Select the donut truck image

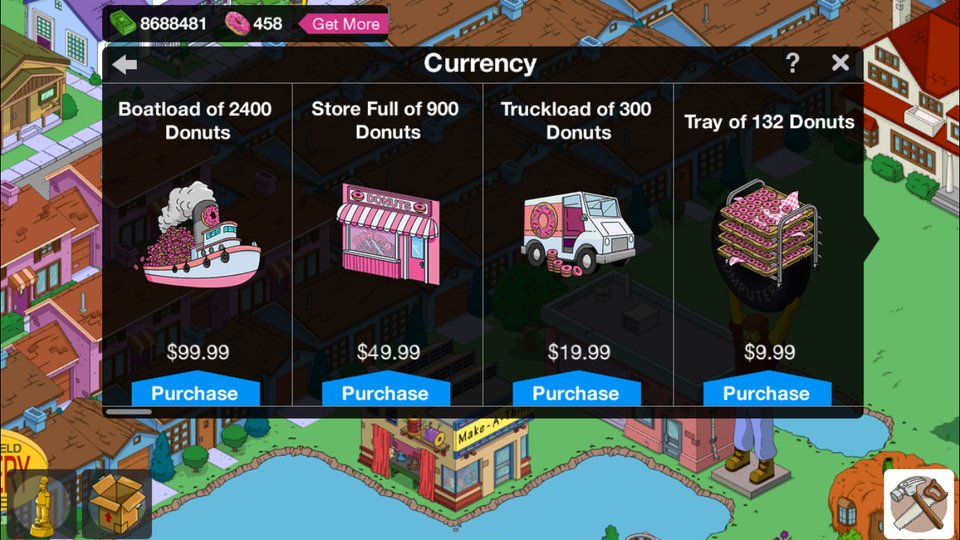point(574,233)
